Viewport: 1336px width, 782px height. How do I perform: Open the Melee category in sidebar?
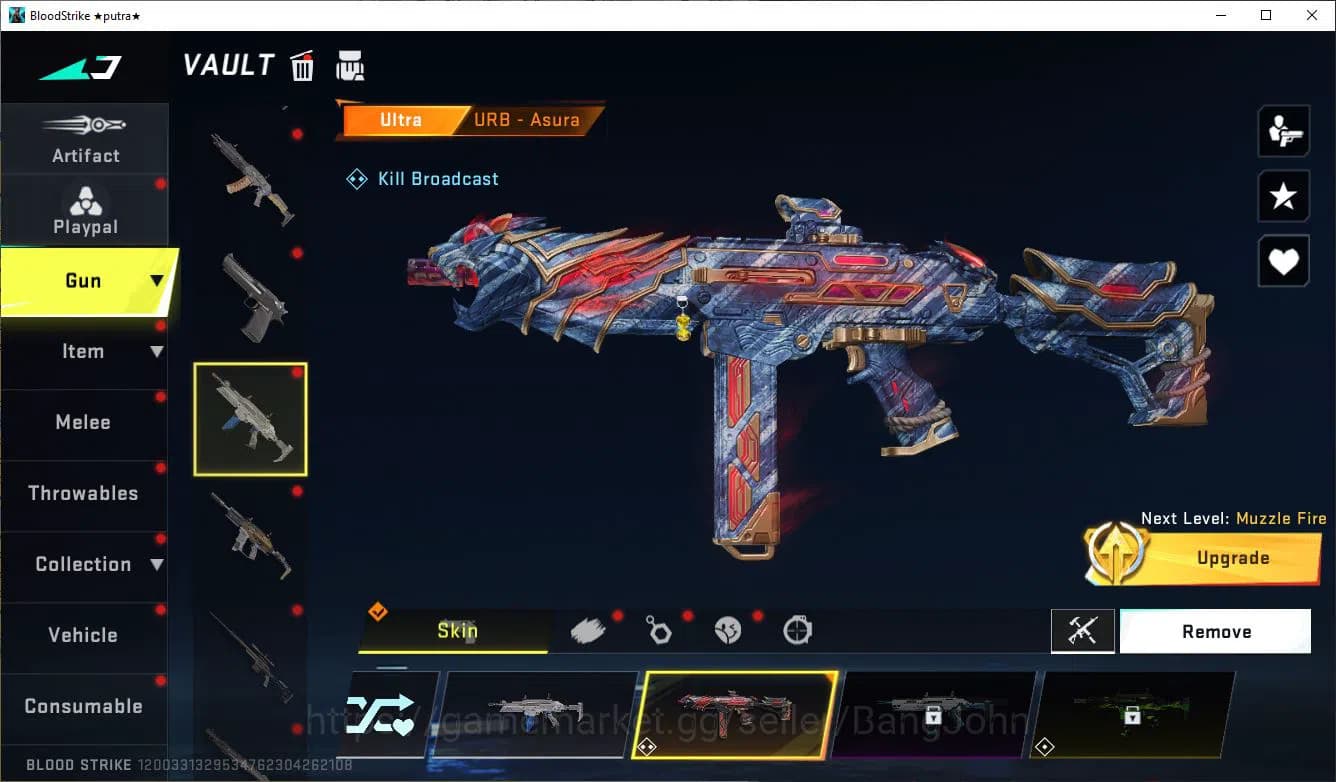pyautogui.click(x=85, y=422)
